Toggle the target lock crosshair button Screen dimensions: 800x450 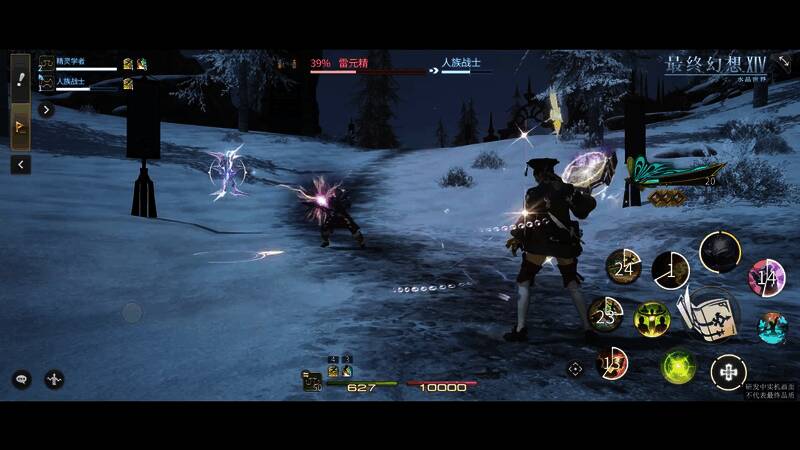575,368
